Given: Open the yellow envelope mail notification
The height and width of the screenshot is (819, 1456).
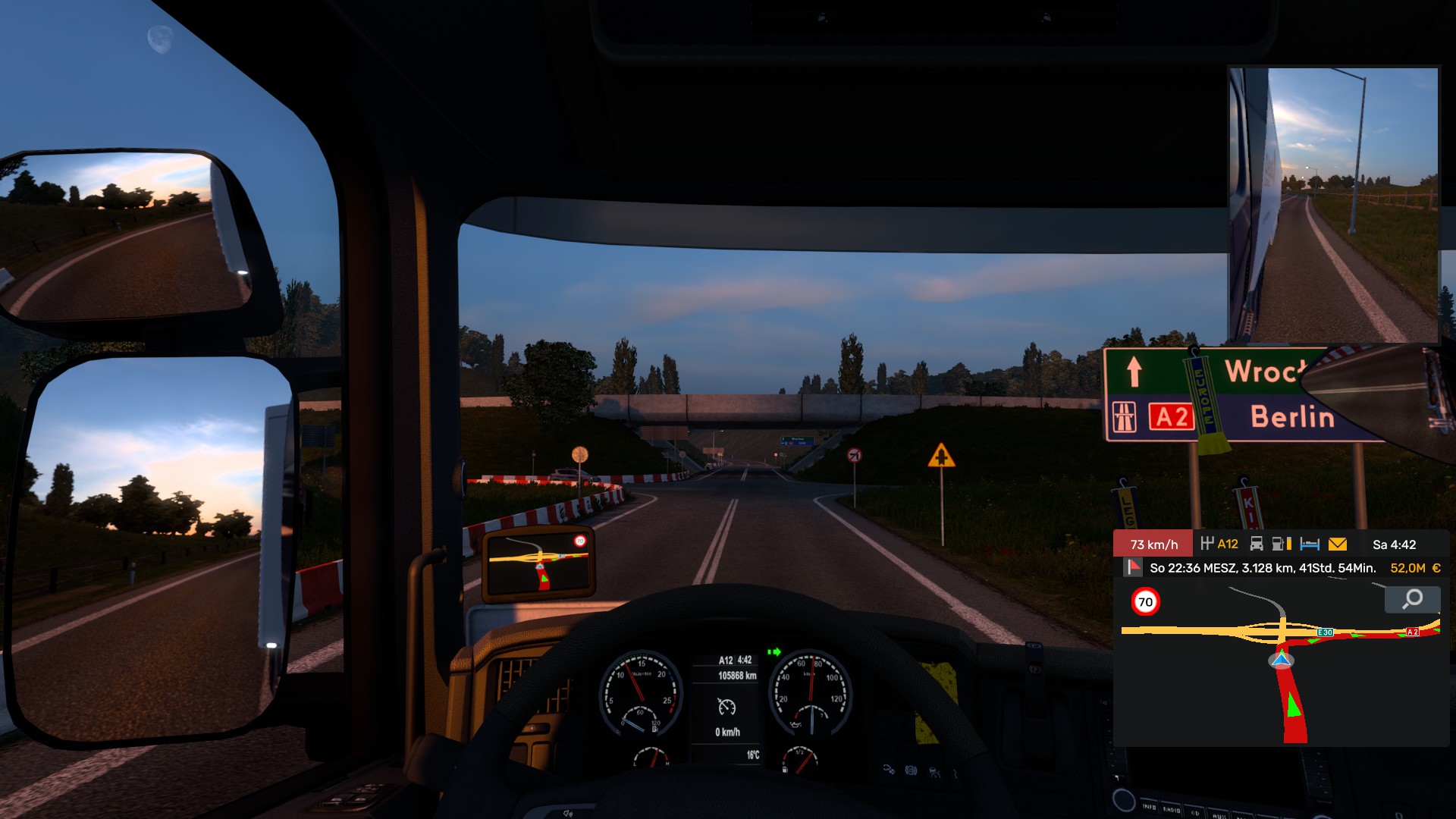Looking at the screenshot, I should pos(1338,544).
